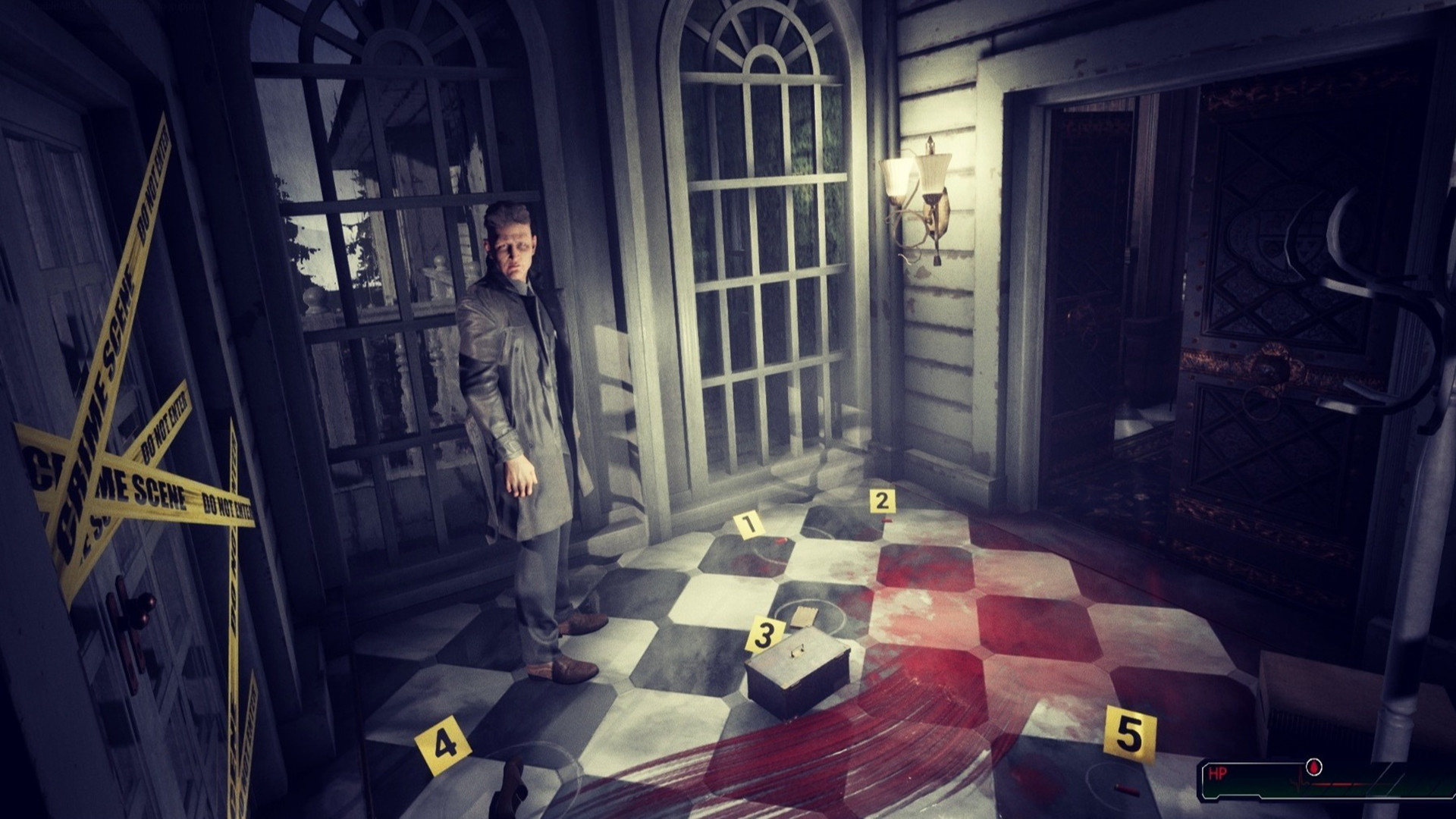This screenshot has width=1456, height=819.
Task: Select the wall sconce lamp
Action: click(918, 190)
